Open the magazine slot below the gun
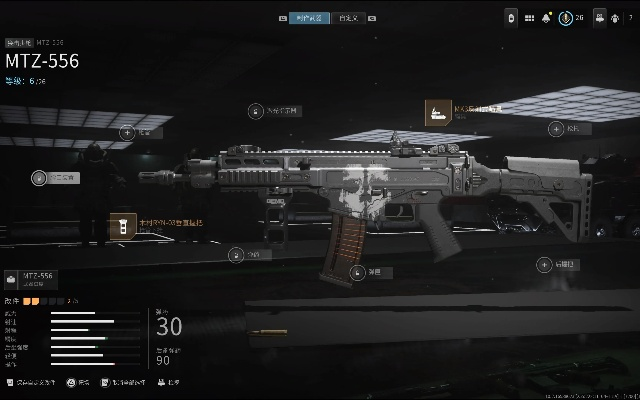The image size is (640, 400). pyautogui.click(x=357, y=271)
